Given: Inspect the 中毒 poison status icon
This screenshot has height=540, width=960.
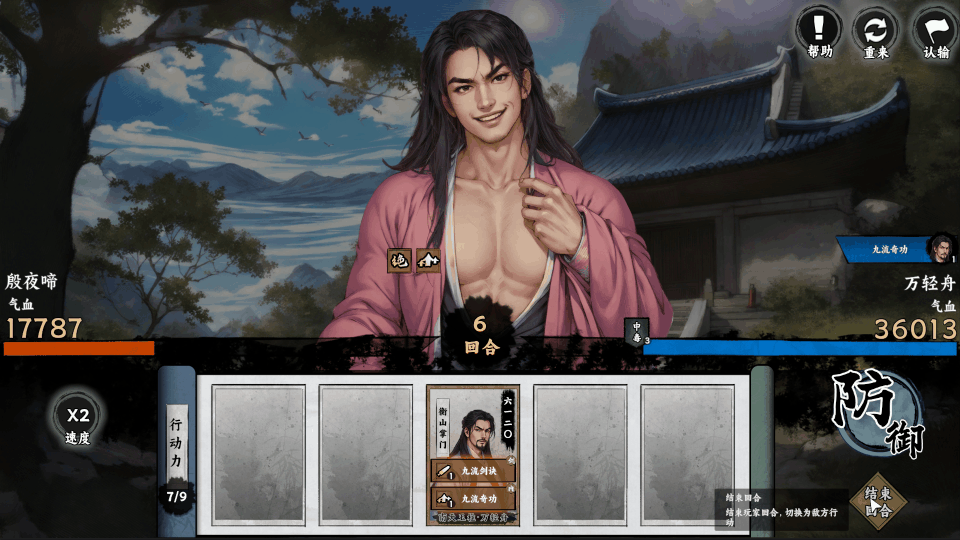Looking at the screenshot, I should [x=636, y=331].
